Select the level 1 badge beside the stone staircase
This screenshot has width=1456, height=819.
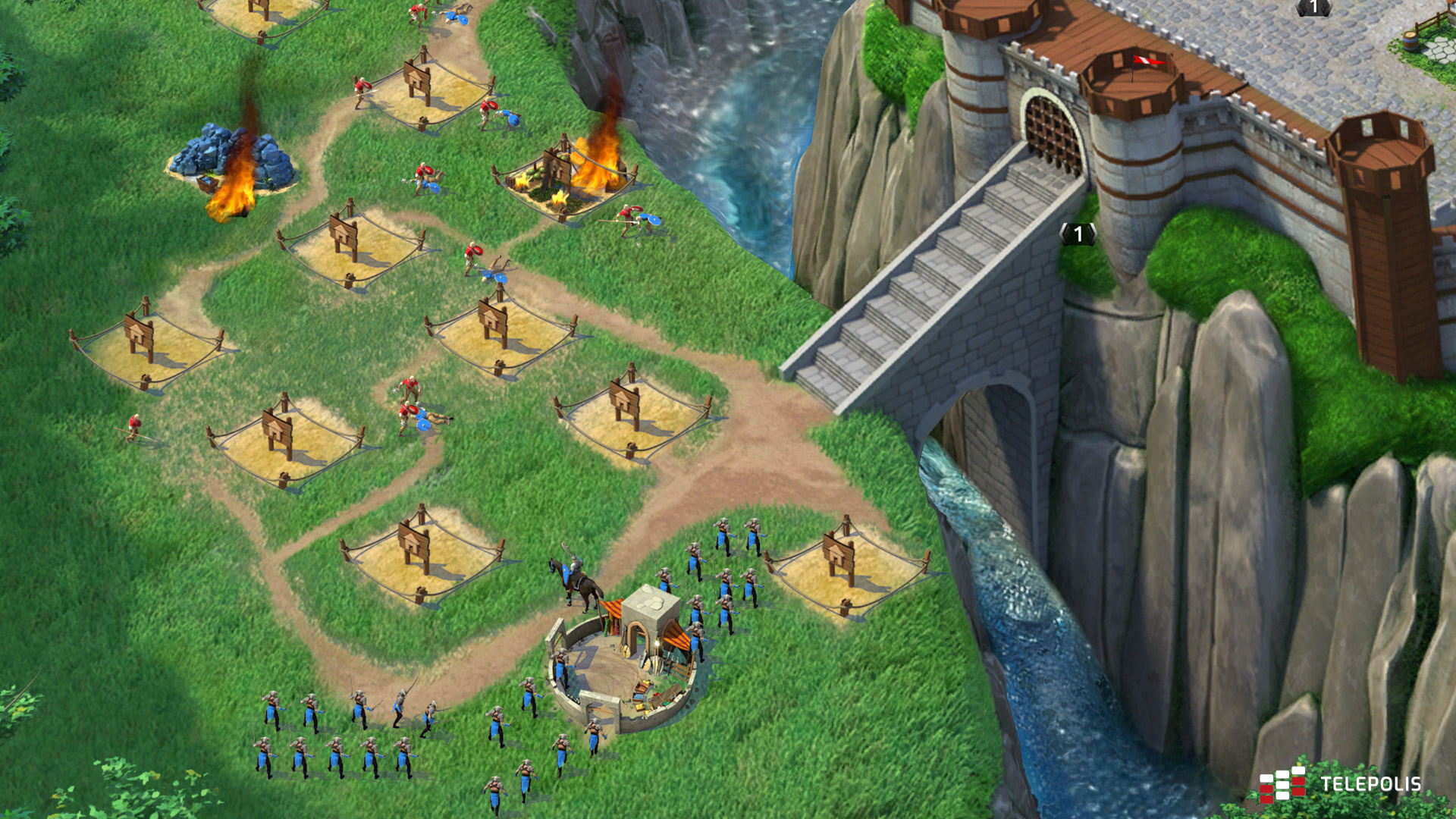[x=1078, y=234]
